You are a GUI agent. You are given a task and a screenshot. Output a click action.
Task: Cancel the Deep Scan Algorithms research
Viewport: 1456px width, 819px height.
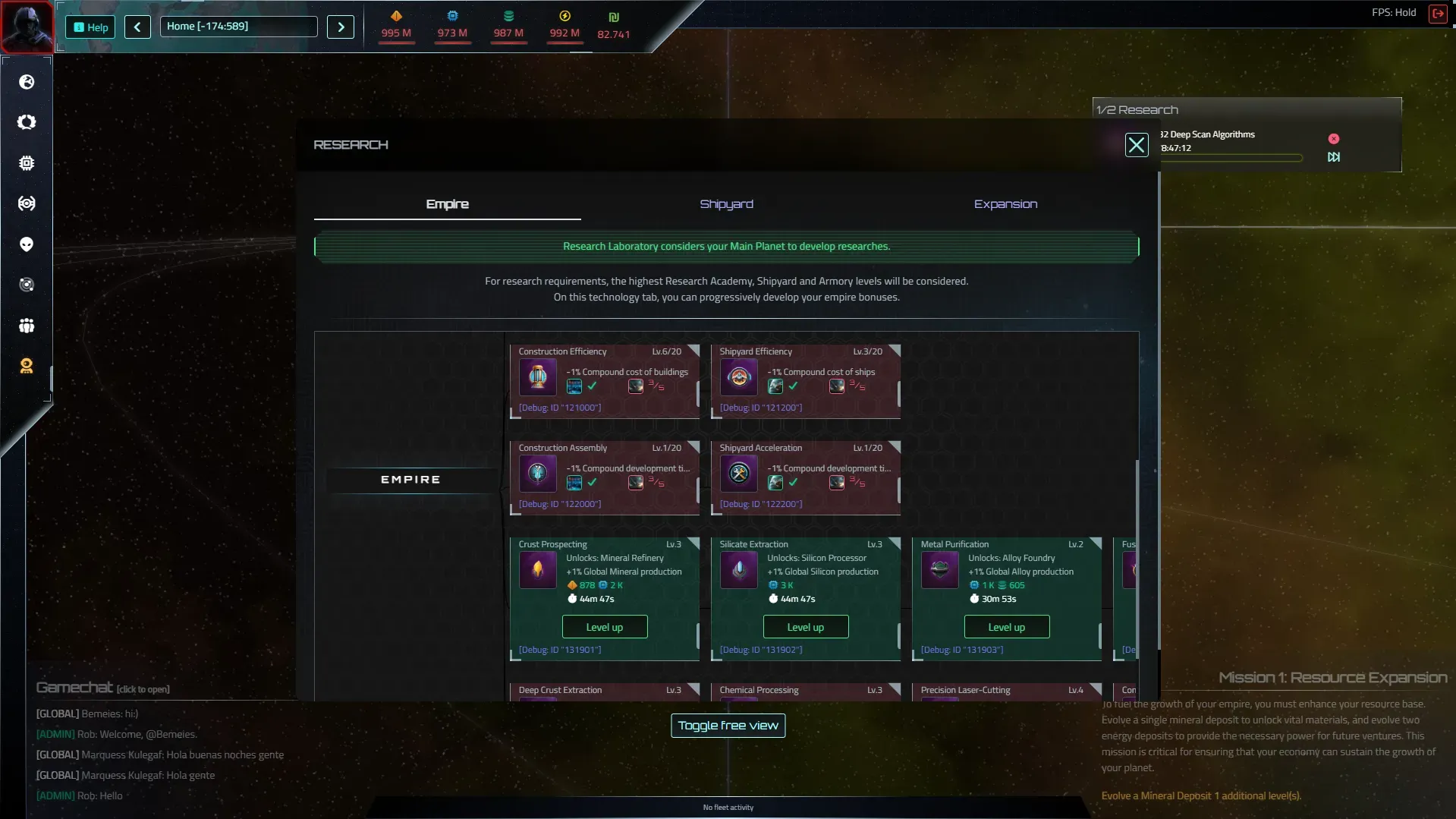1333,139
